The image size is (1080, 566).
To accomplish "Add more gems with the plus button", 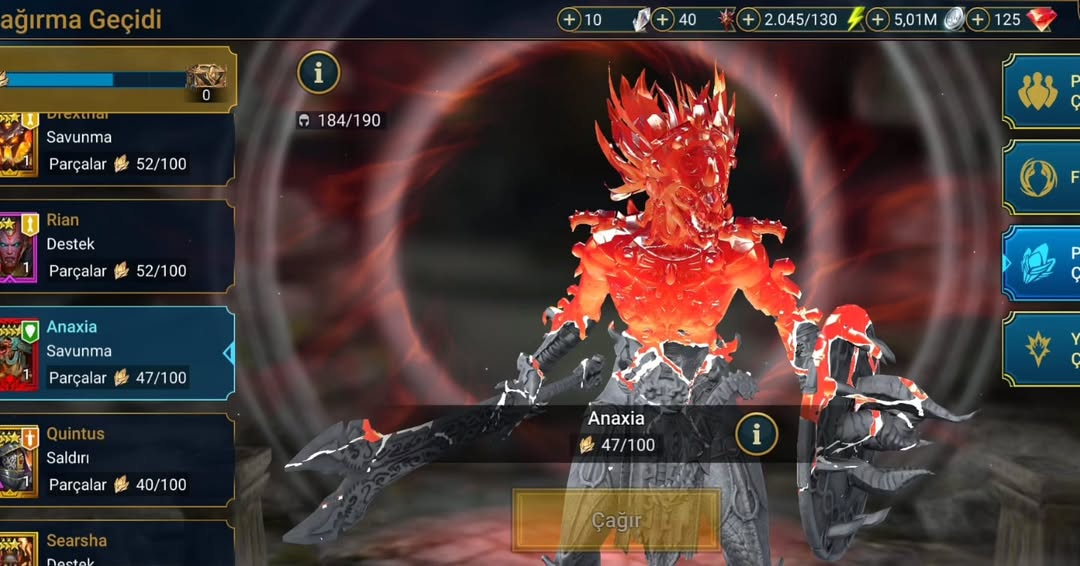I will pos(979,19).
